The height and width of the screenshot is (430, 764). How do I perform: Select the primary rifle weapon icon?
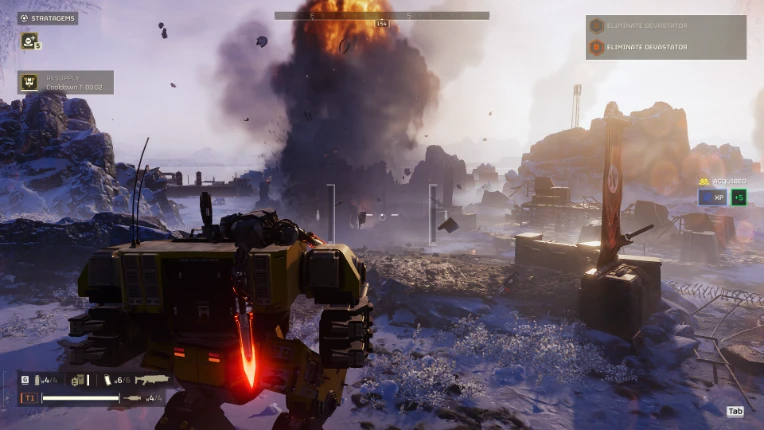pyautogui.click(x=150, y=381)
